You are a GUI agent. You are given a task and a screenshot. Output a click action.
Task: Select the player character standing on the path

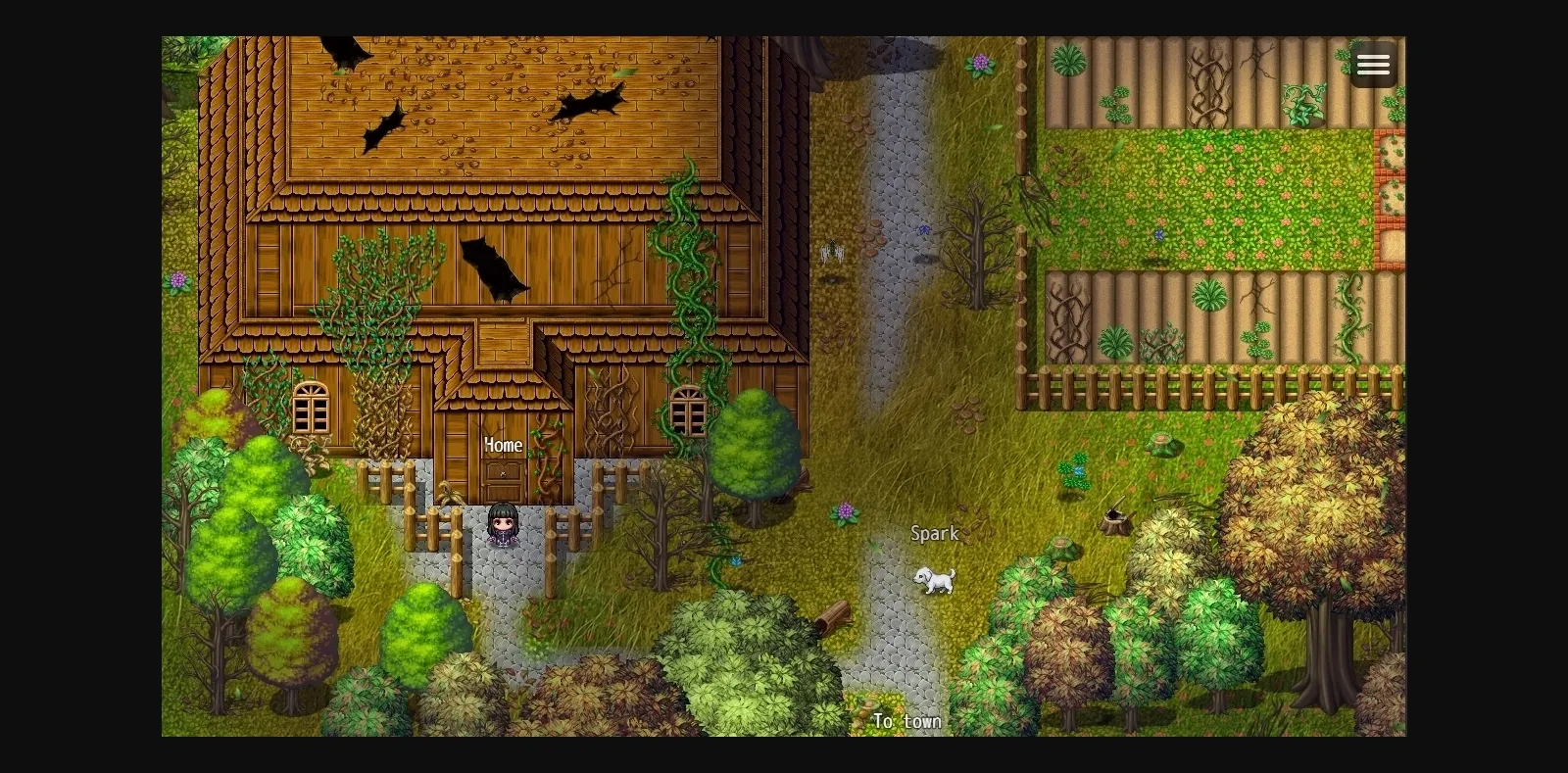point(503,526)
